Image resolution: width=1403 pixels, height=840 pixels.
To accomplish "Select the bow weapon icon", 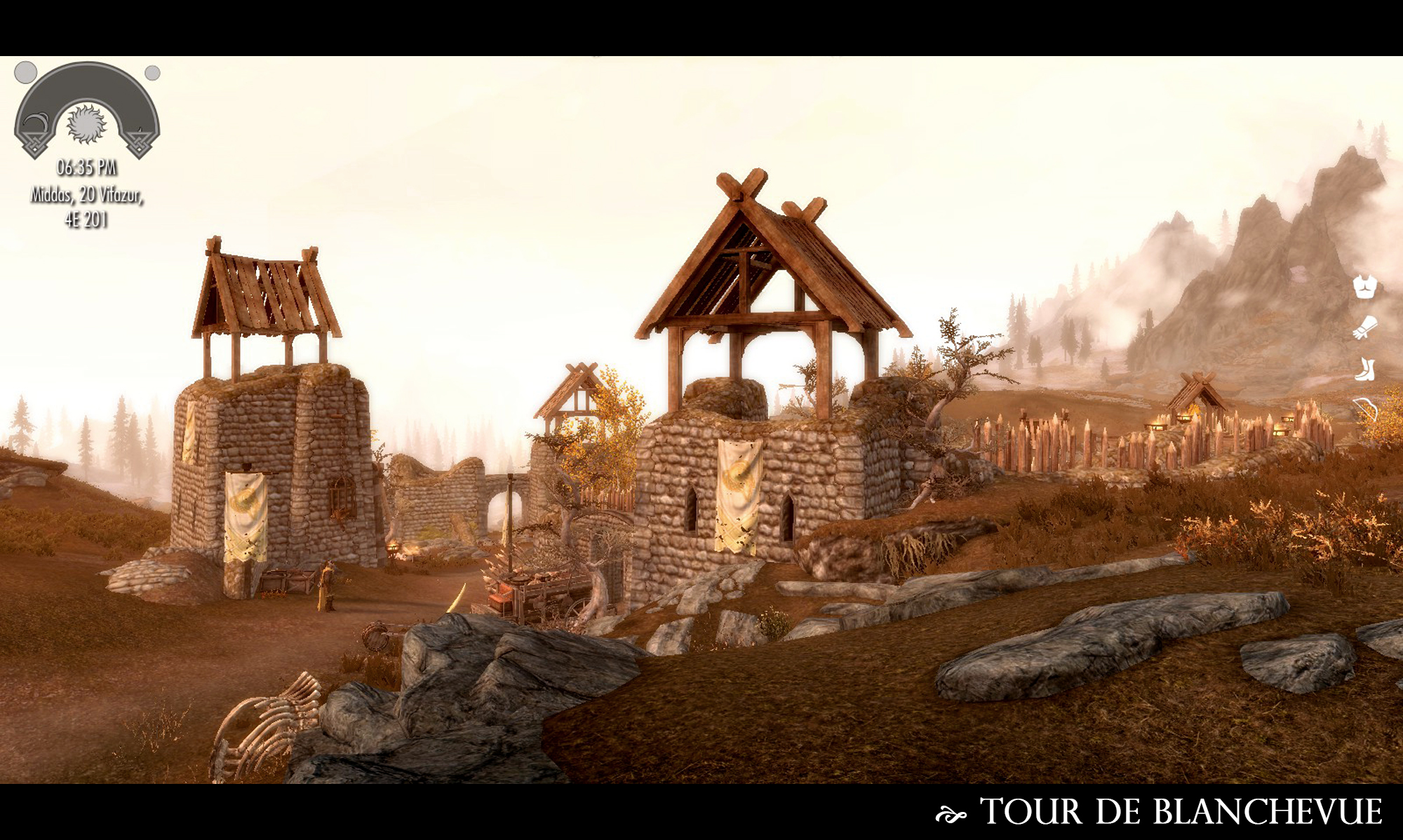I will [1365, 410].
